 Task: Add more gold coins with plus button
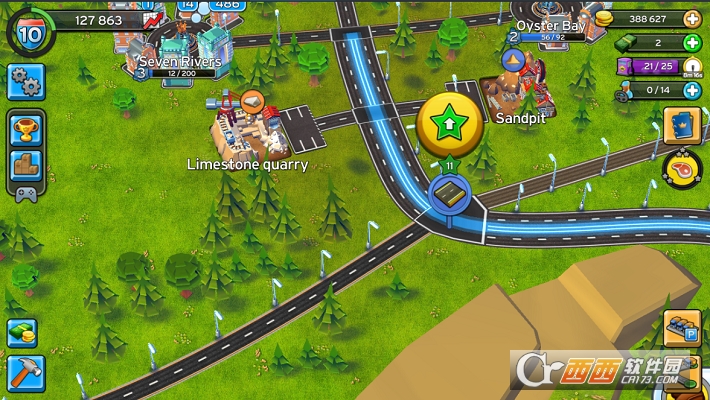click(691, 19)
